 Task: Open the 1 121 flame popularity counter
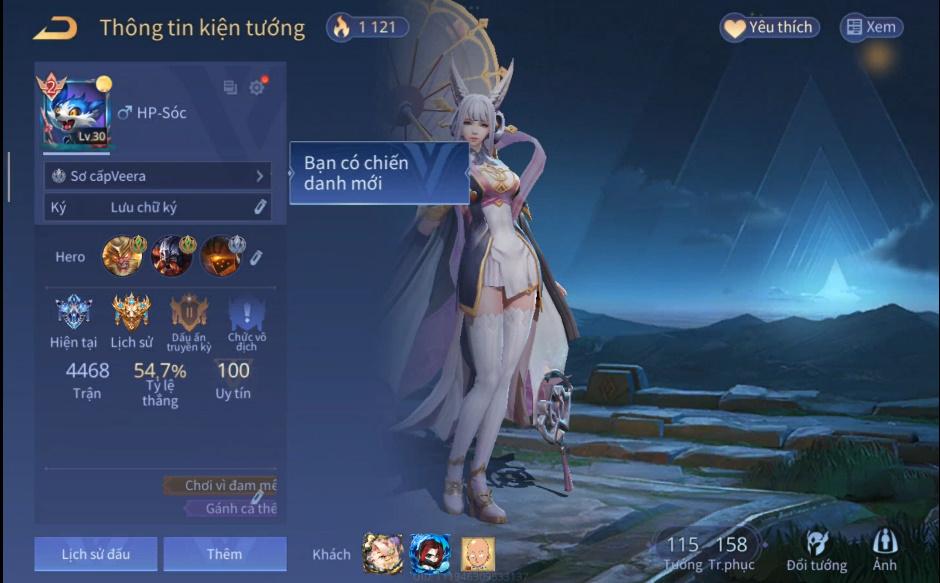point(367,28)
